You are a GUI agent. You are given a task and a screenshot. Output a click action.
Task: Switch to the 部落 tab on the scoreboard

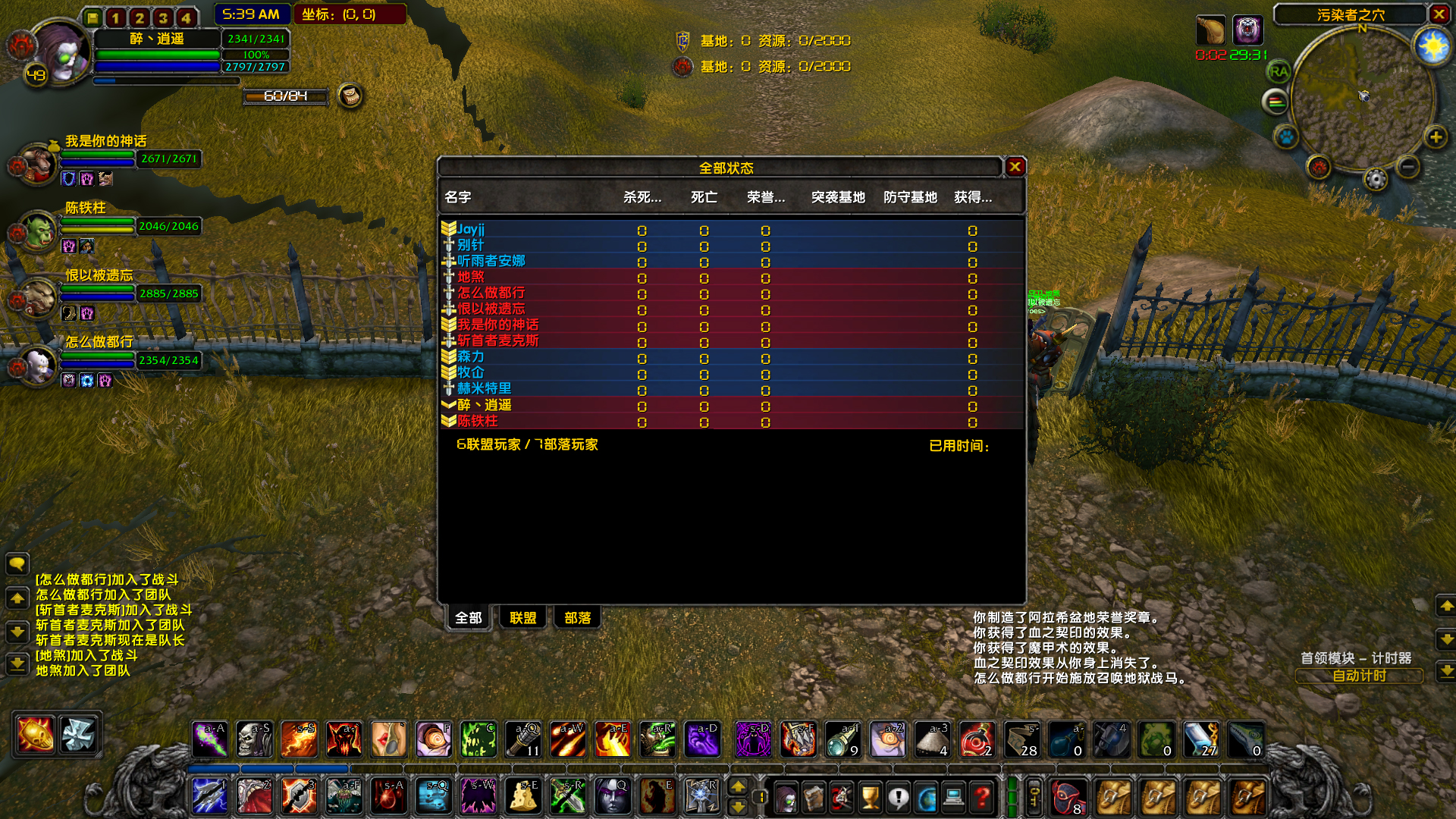(577, 617)
